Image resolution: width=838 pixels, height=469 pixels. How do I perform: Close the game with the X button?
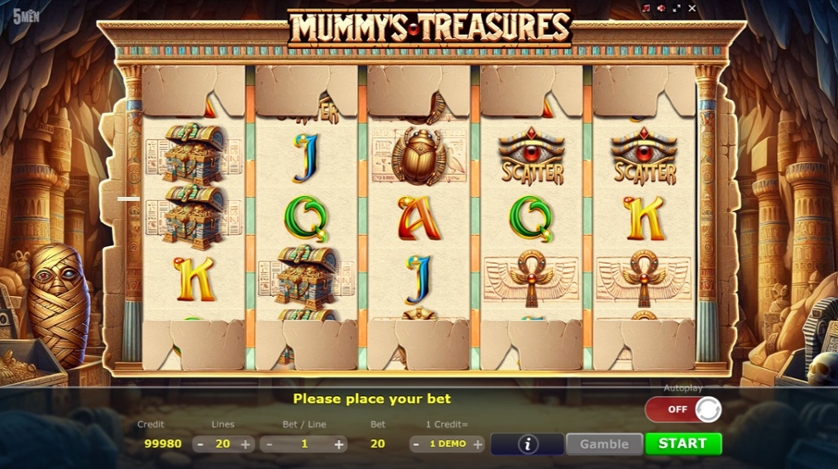(x=692, y=9)
